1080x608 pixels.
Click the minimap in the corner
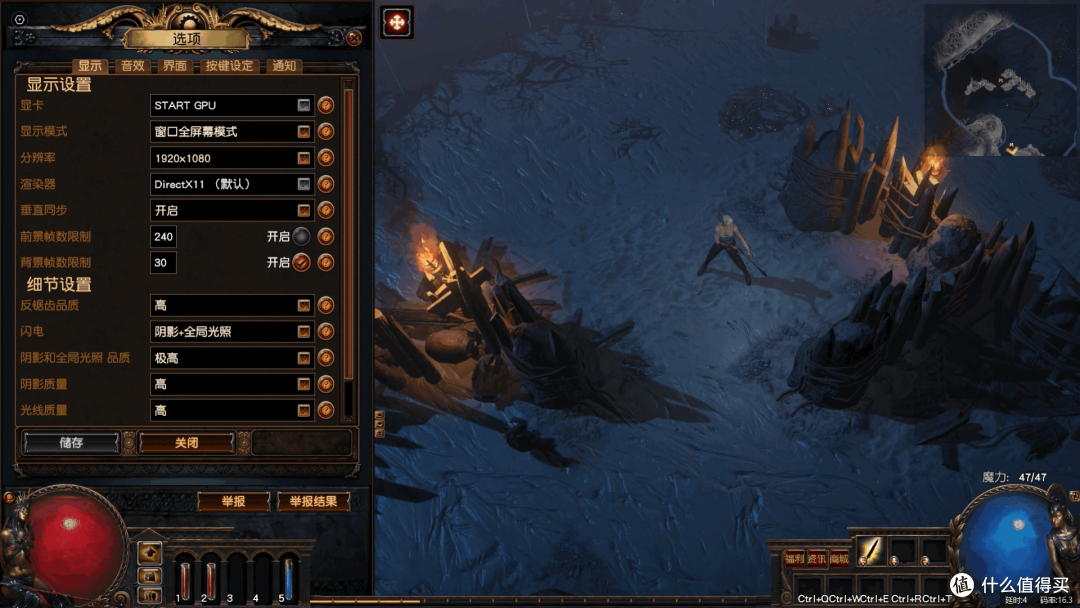[1000, 78]
